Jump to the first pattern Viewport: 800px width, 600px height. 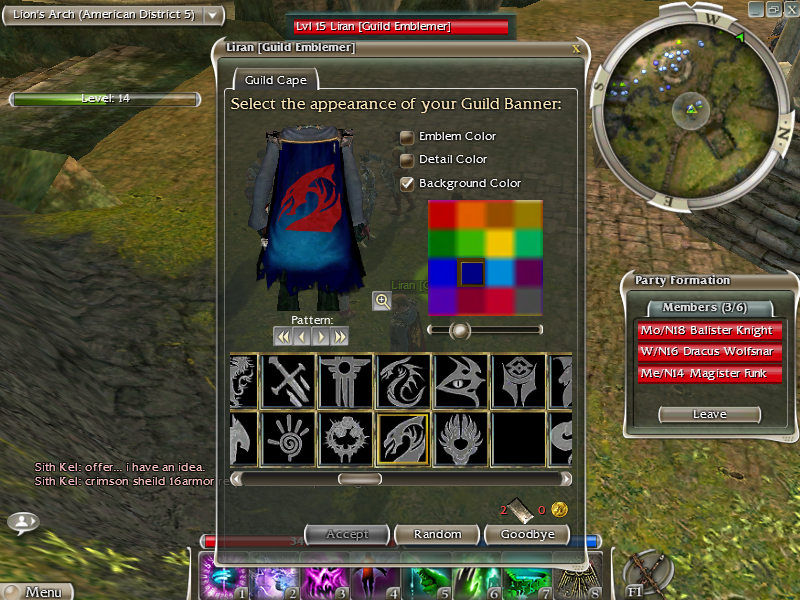[x=283, y=337]
